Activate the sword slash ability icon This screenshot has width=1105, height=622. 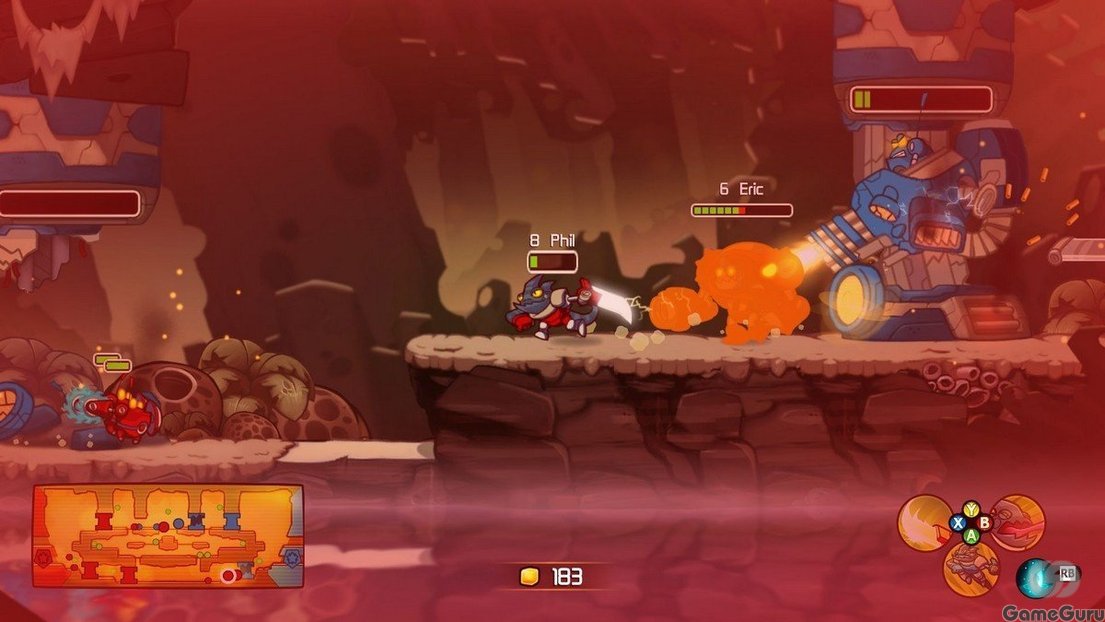[922, 523]
